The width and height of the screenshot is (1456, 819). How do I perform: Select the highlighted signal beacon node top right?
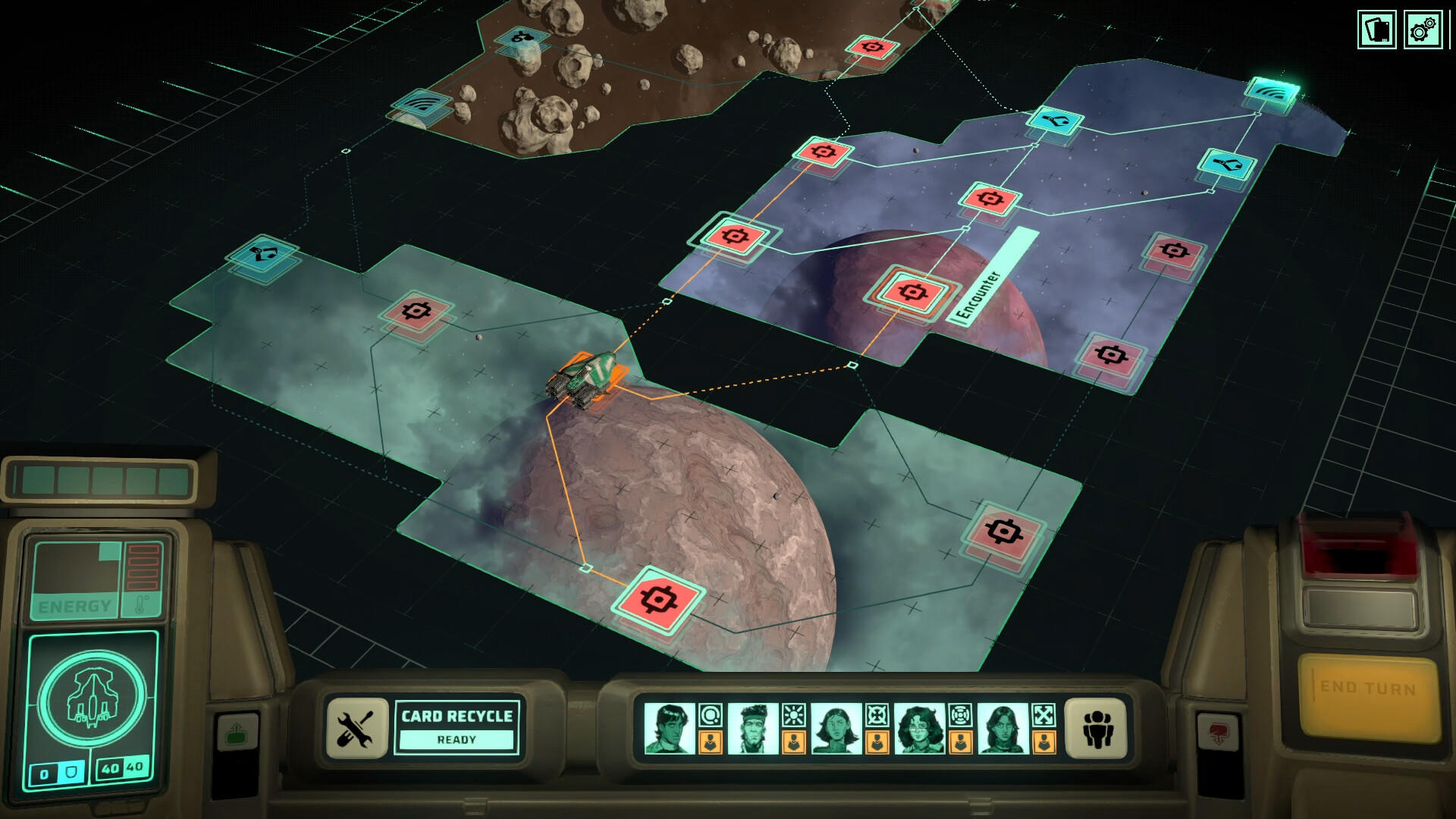coord(1272,91)
